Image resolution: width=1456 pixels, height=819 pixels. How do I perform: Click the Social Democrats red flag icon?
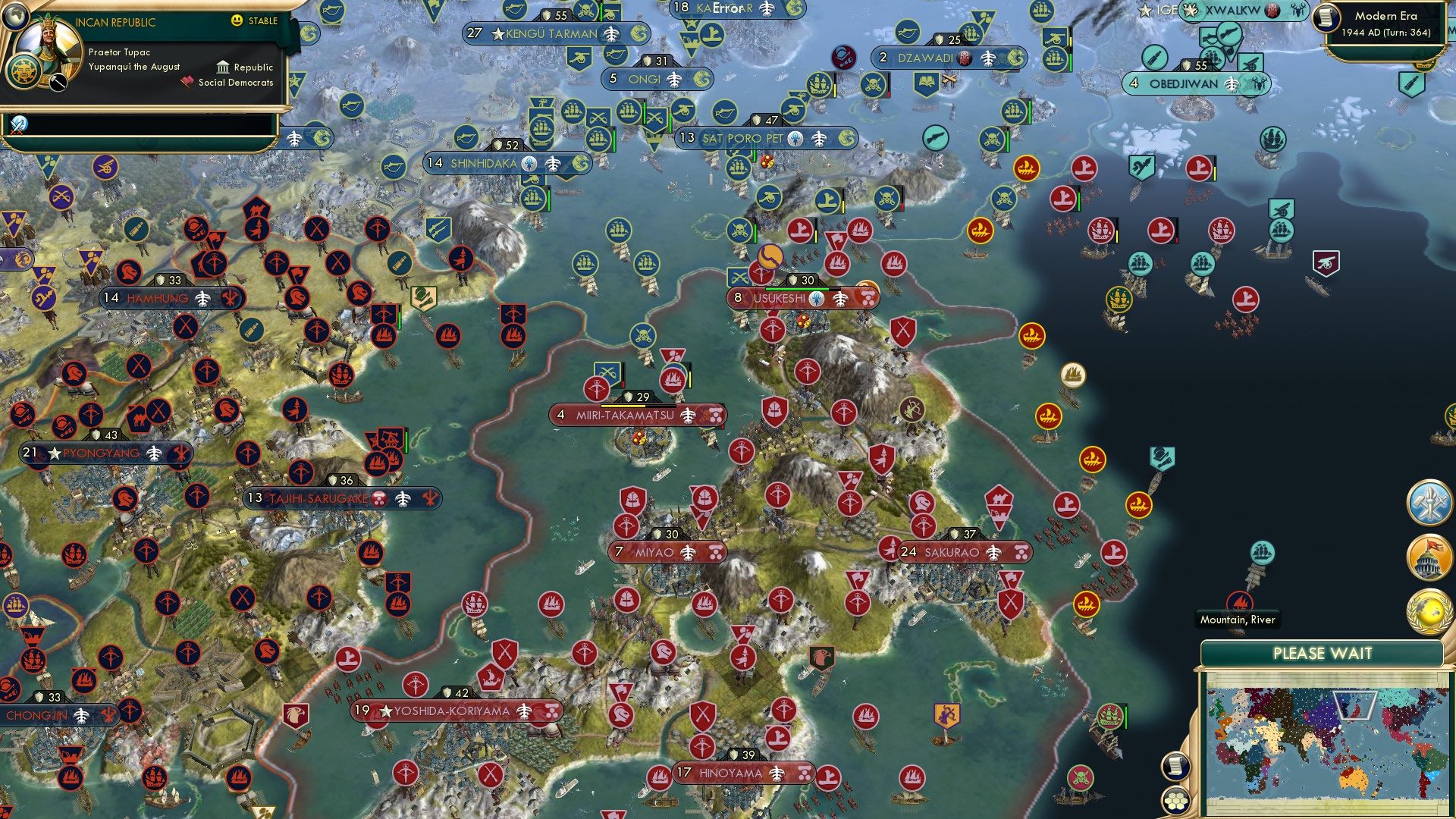(x=187, y=82)
